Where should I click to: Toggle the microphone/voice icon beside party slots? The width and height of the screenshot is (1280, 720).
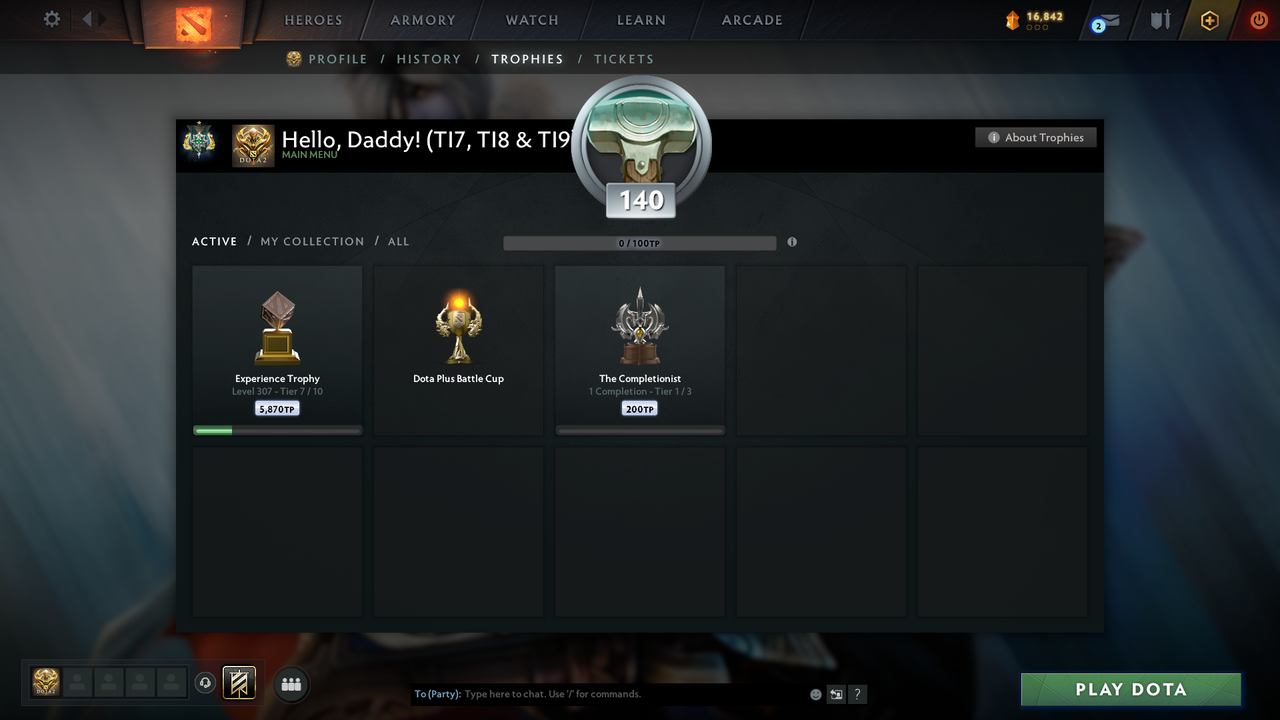206,683
